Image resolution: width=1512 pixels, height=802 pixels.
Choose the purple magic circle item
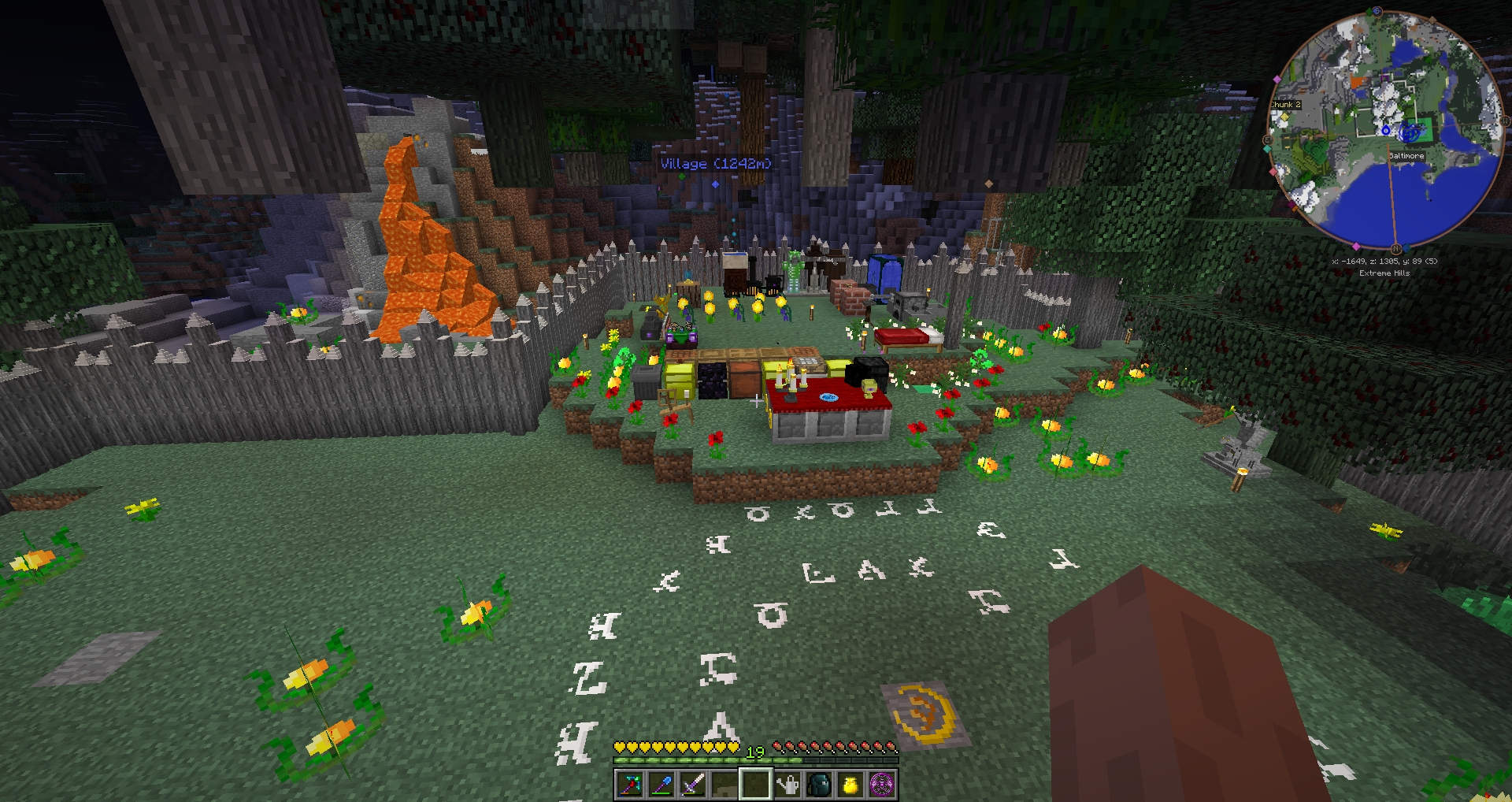pos(882,785)
